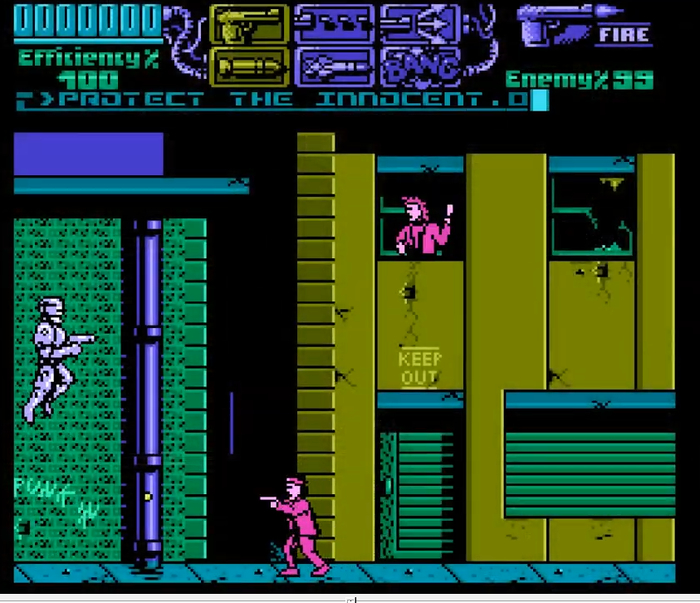Select the pistol weapon slot

(248, 24)
